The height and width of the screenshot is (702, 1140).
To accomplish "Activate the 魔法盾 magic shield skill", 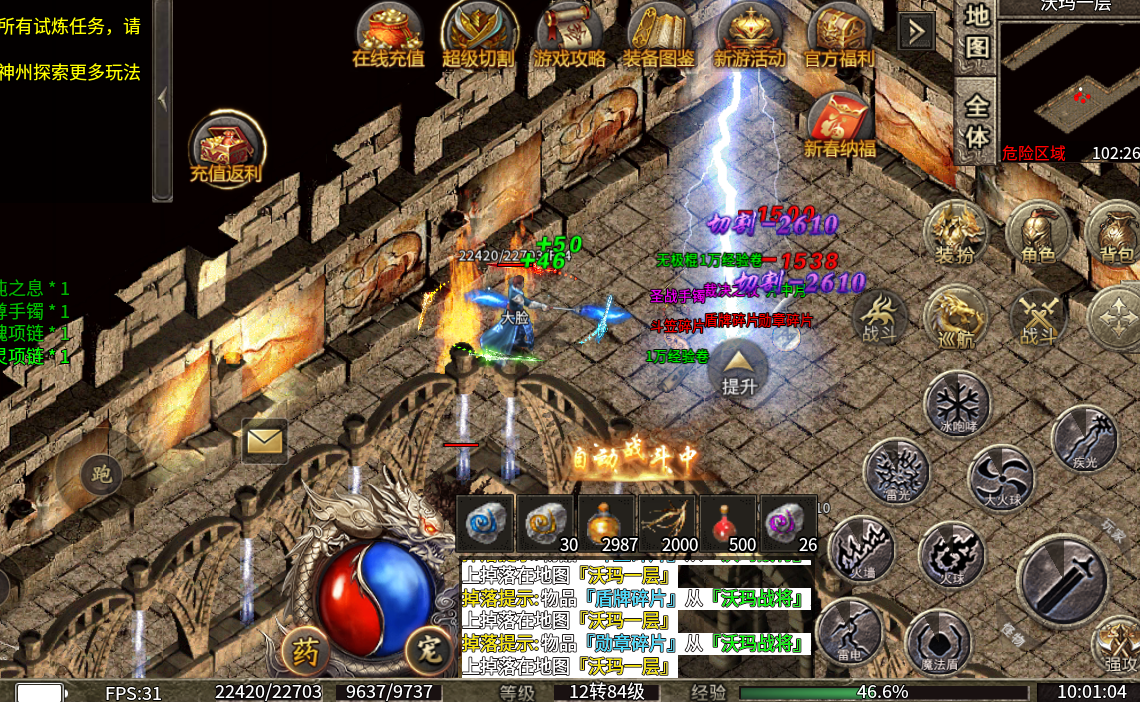I will click(939, 640).
